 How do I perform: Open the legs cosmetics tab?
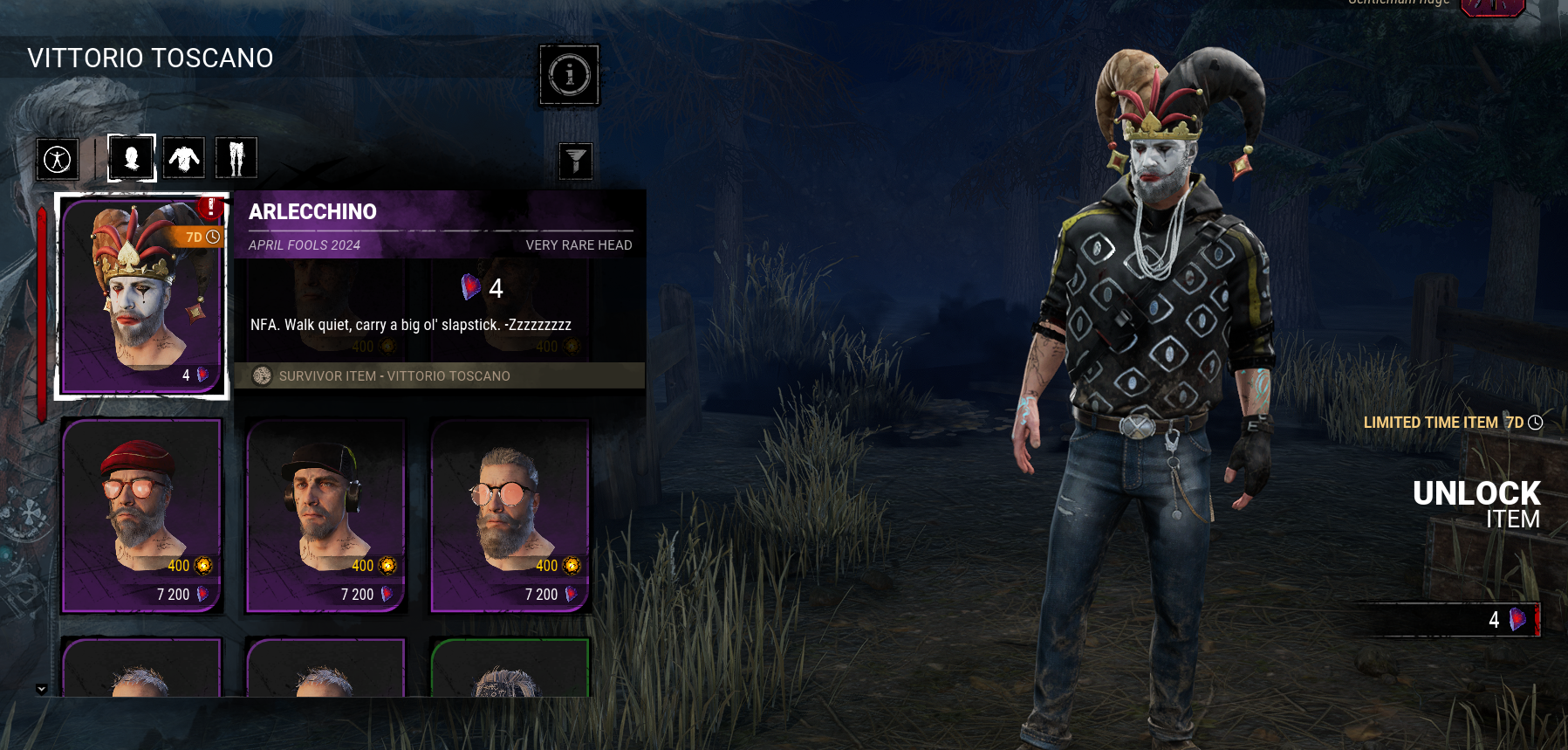click(x=236, y=158)
